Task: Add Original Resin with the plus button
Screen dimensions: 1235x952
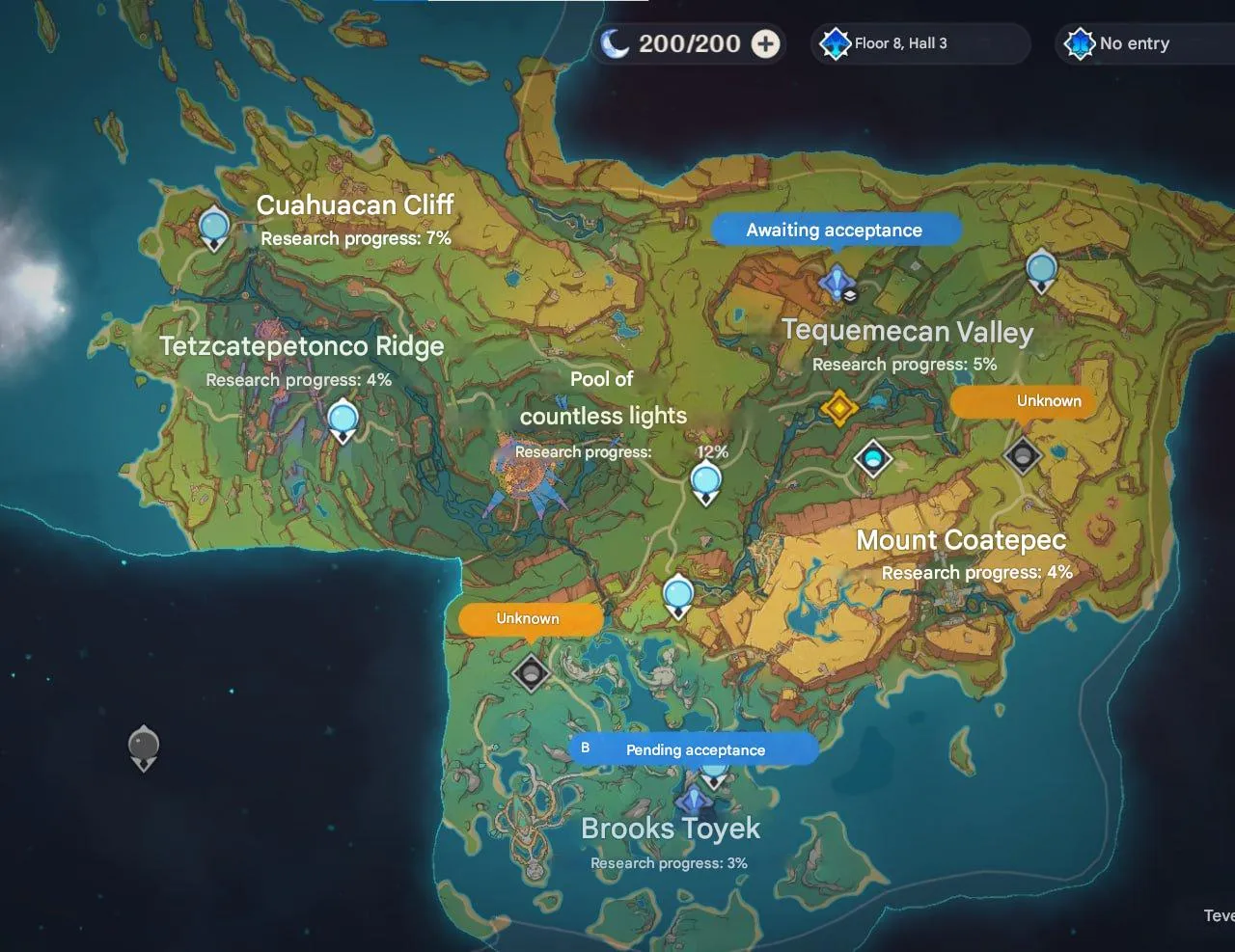Action: 766,43
